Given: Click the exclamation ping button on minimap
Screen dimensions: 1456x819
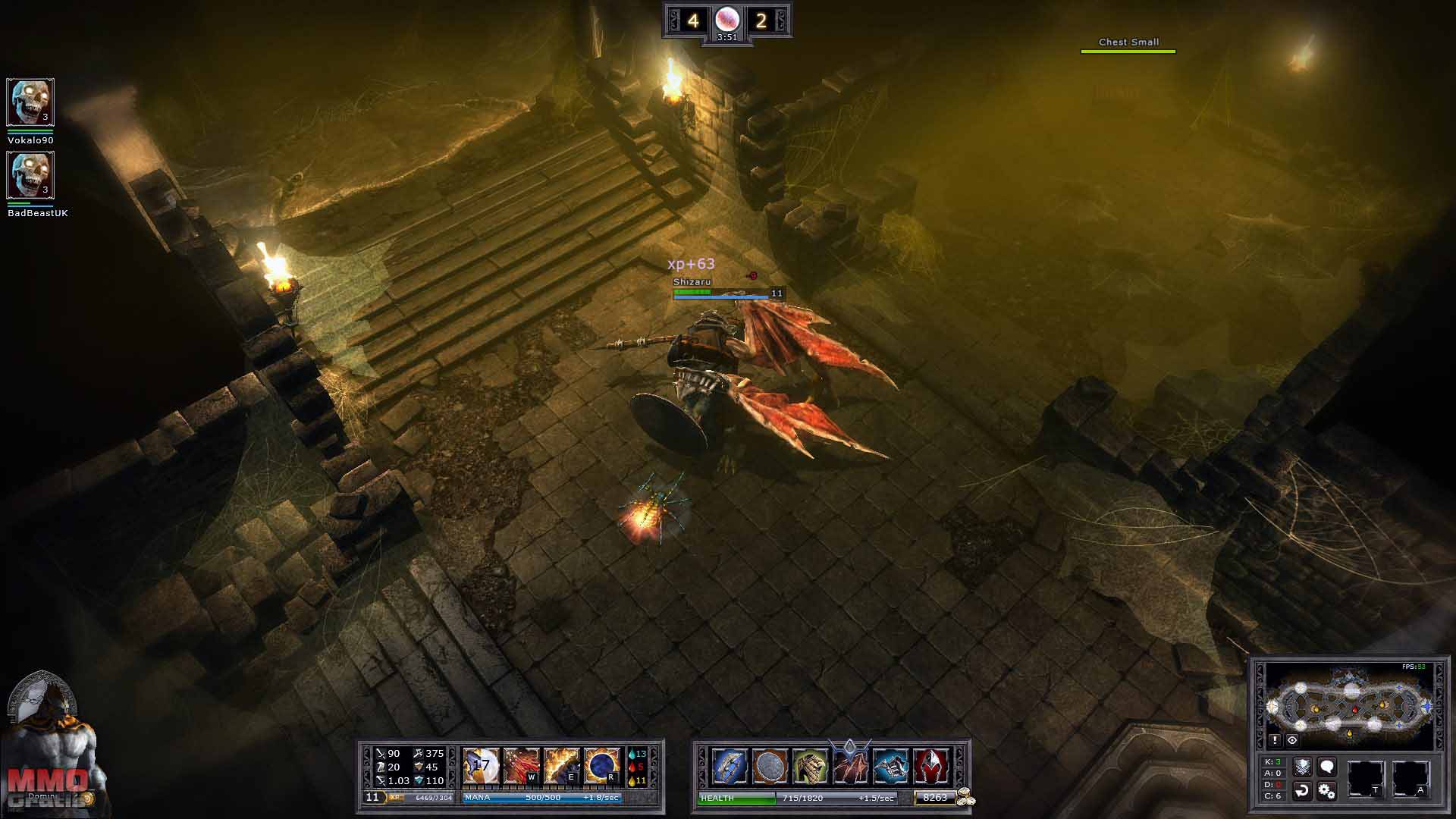Looking at the screenshot, I should [x=1275, y=740].
